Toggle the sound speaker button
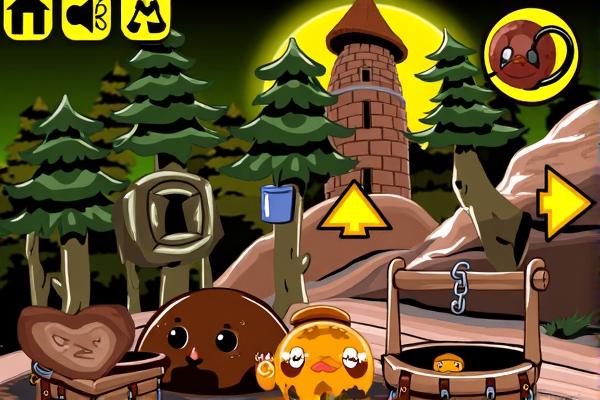 click(86, 18)
